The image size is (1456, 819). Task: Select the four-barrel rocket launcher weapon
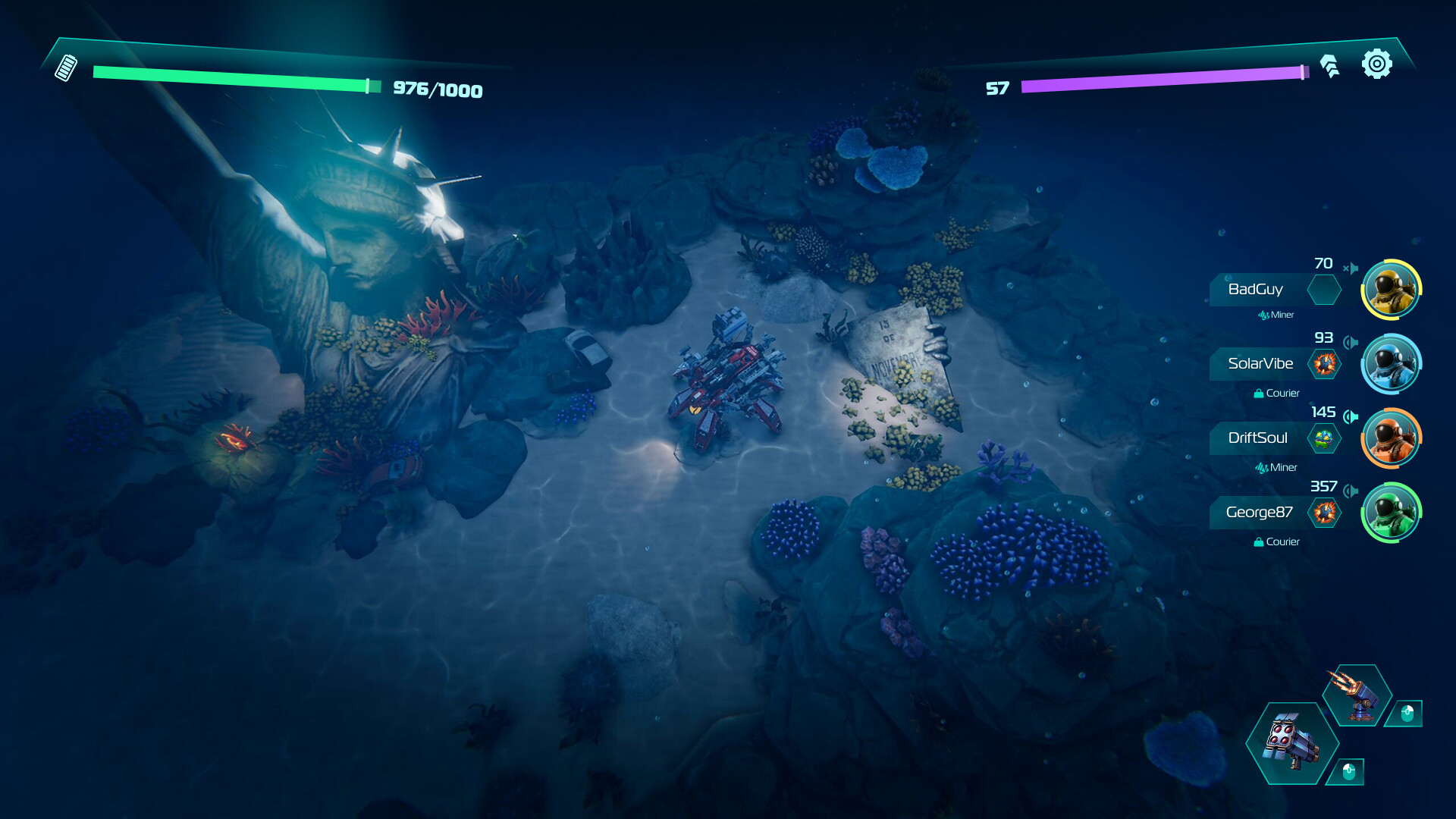pos(1291,742)
